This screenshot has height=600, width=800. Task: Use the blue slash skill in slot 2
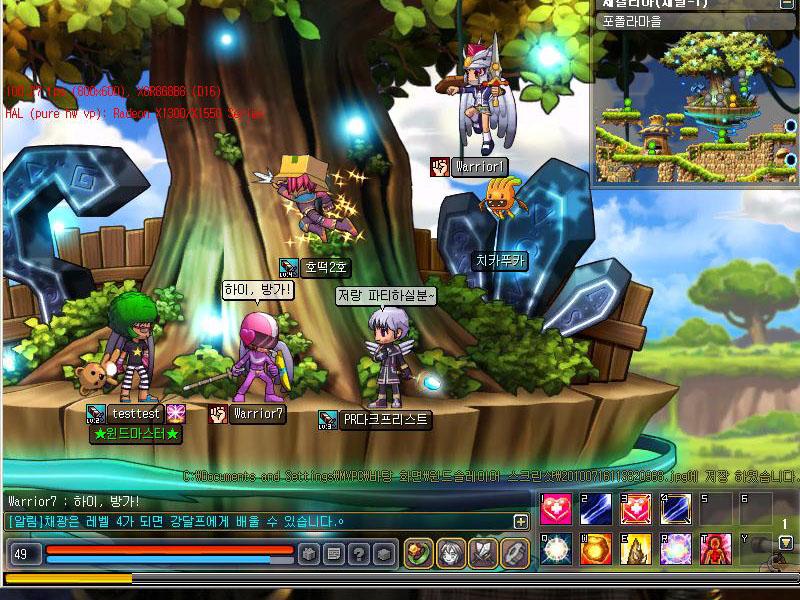[596, 509]
